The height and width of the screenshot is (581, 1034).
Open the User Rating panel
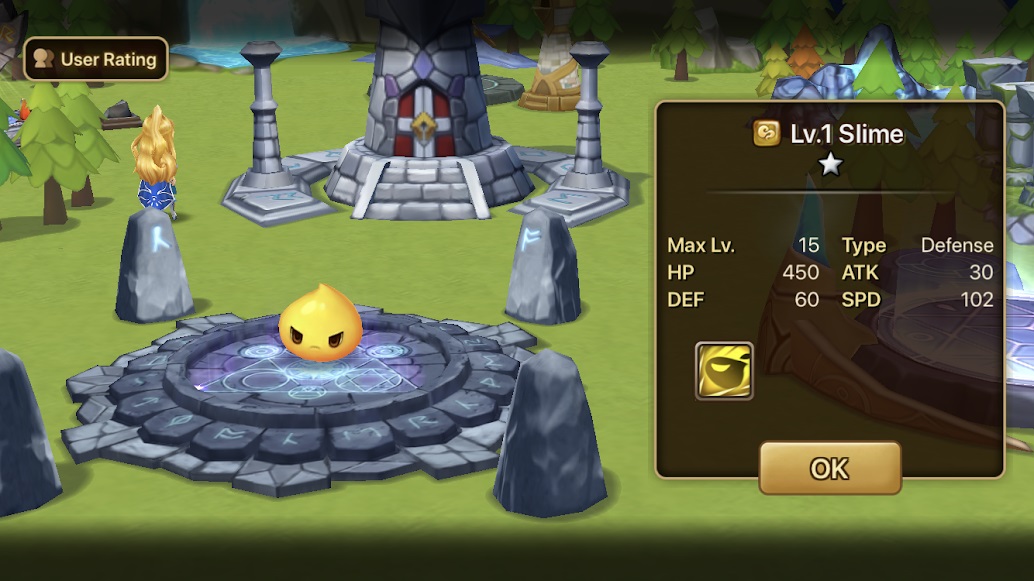click(96, 59)
